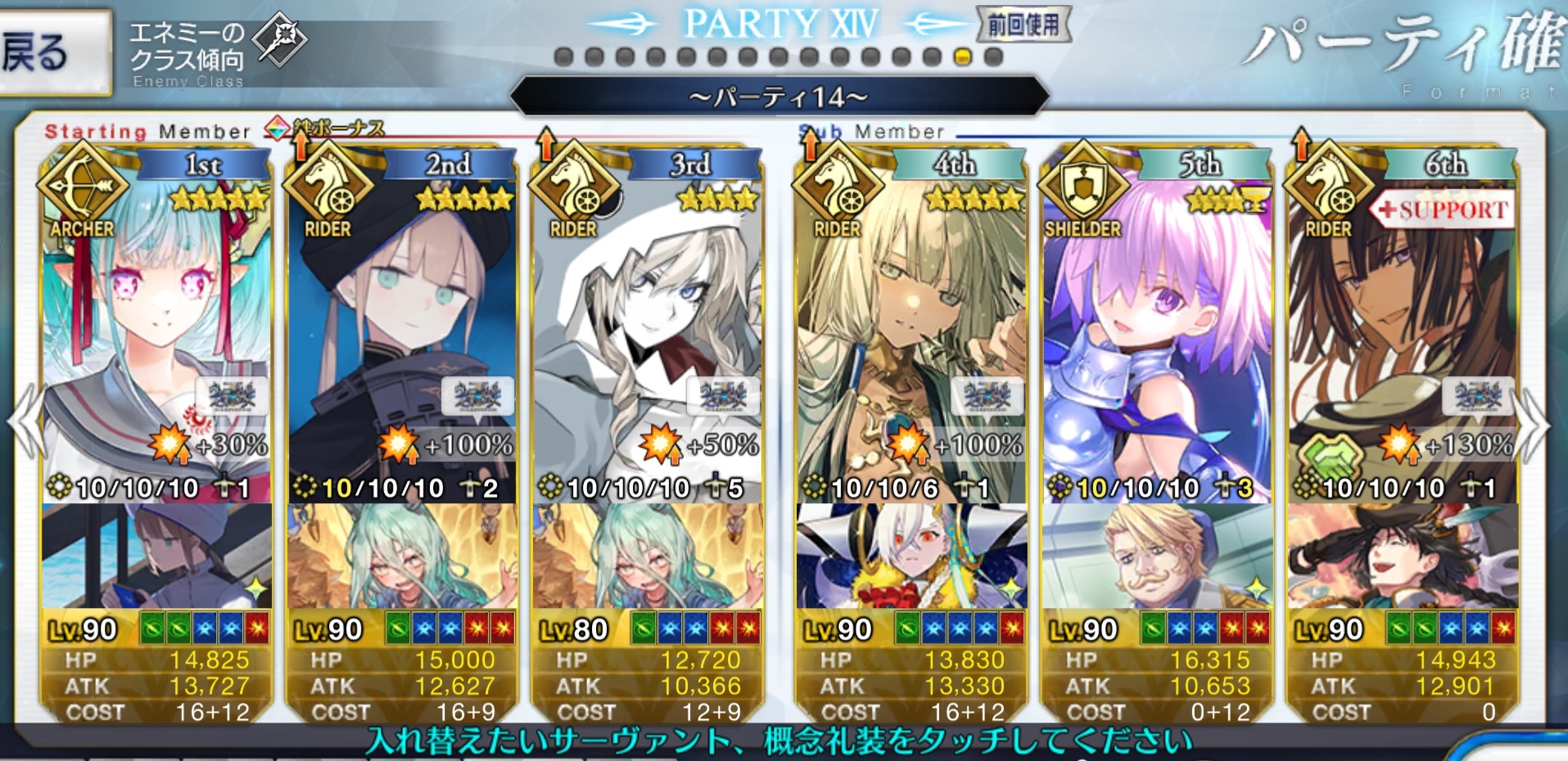The image size is (1568, 761).
Task: Change the 4th servant's craft essence
Action: (911, 556)
